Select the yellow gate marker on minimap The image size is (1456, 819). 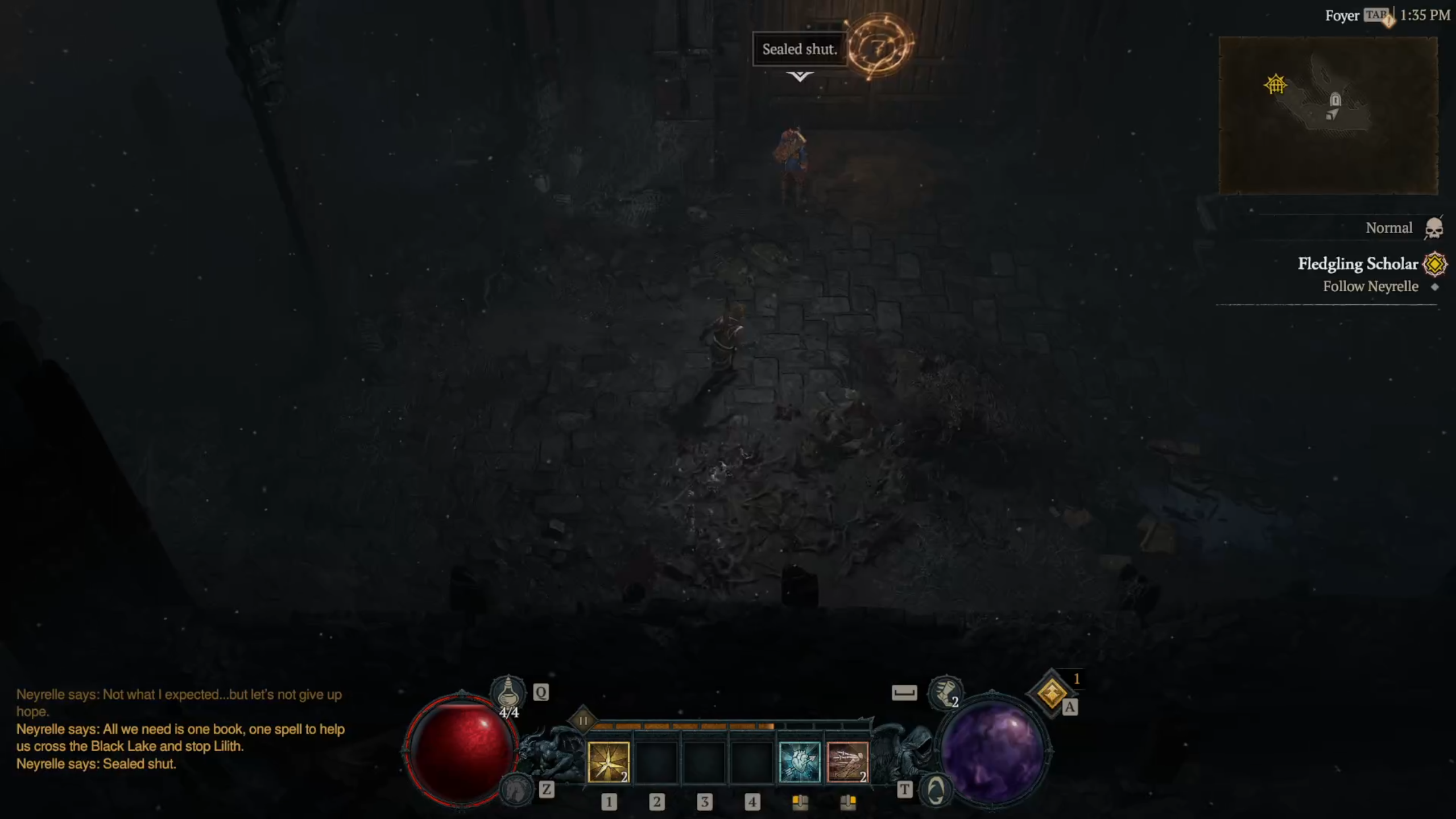pos(1275,84)
